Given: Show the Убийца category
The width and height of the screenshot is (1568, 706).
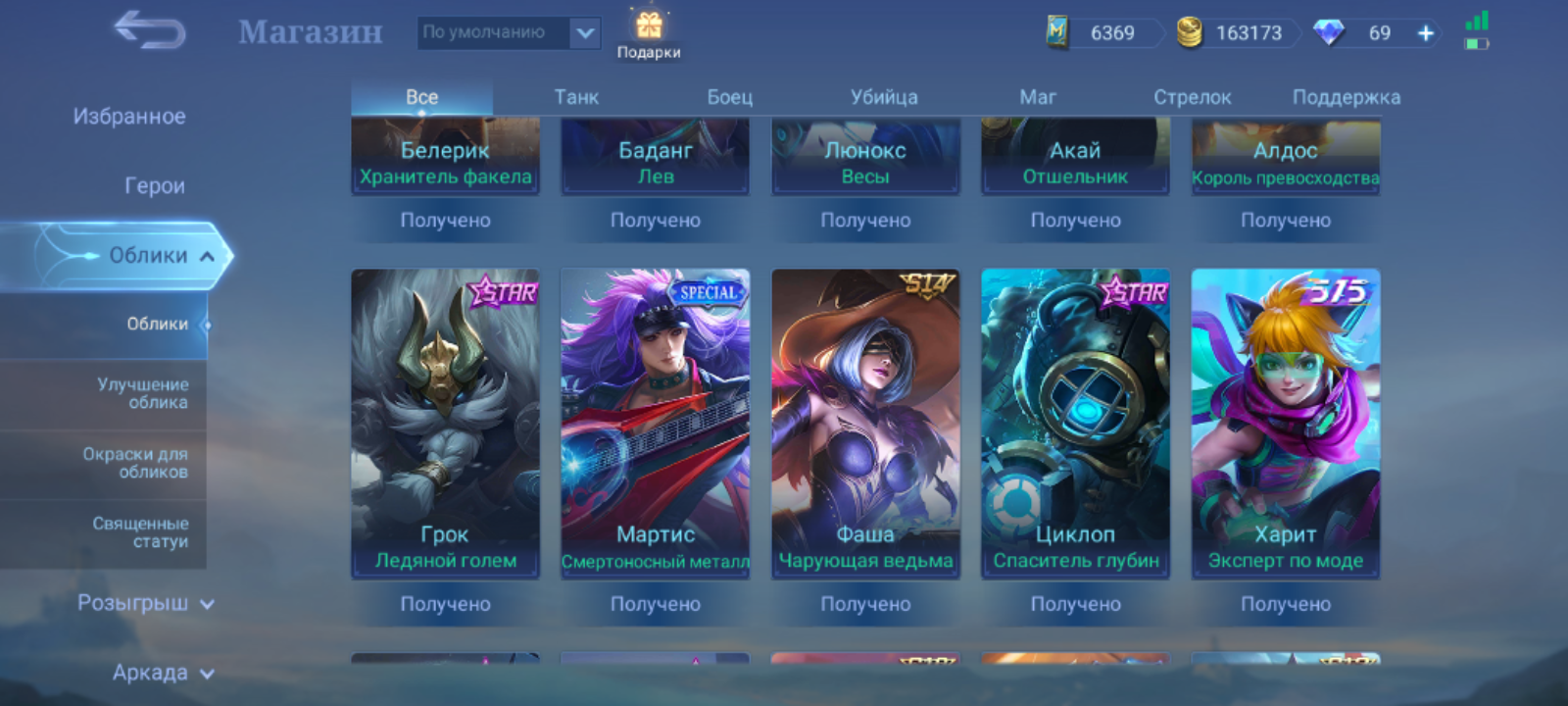Looking at the screenshot, I should click(x=884, y=97).
